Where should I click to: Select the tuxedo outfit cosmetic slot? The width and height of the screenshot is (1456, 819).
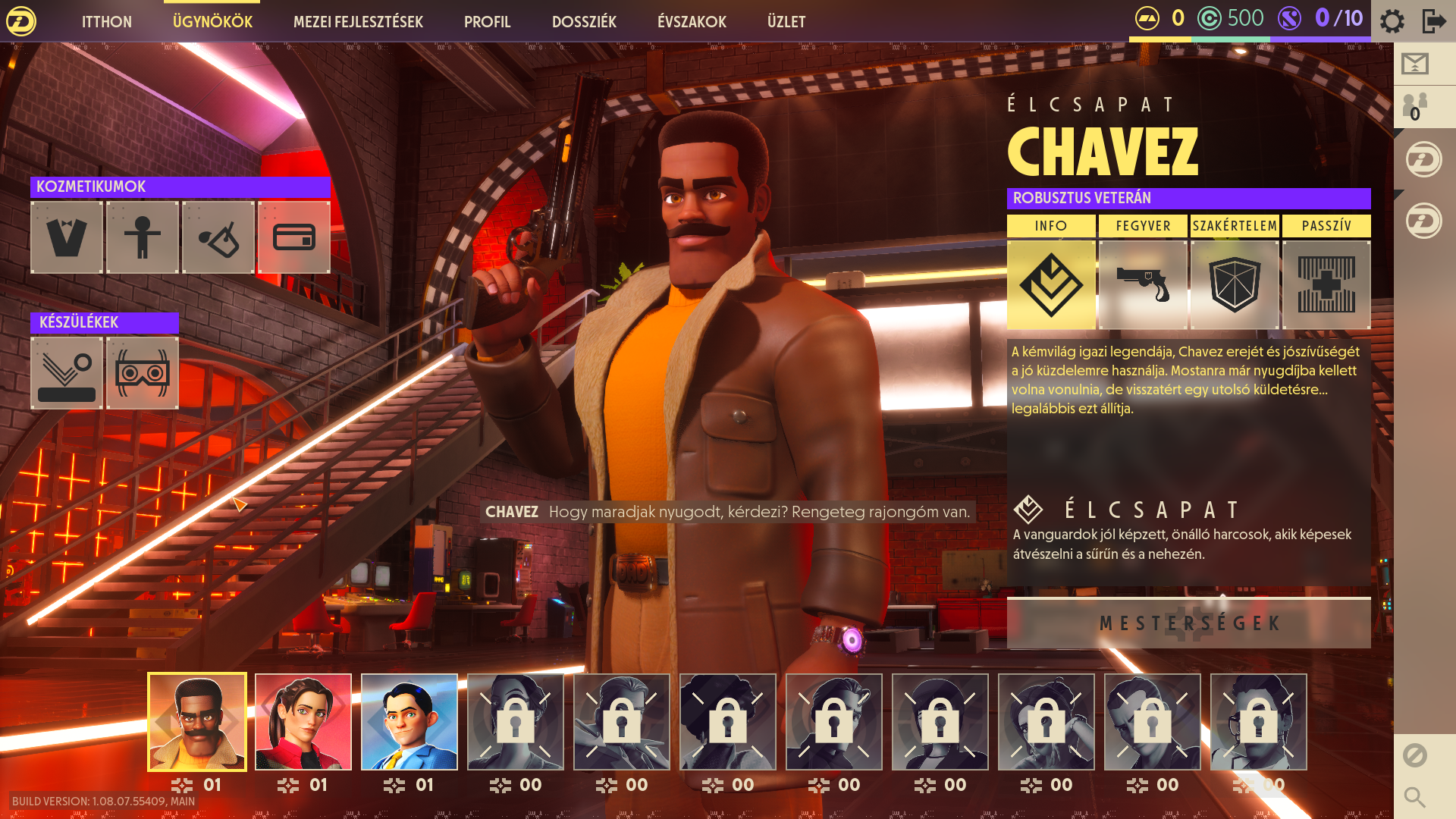coord(67,237)
